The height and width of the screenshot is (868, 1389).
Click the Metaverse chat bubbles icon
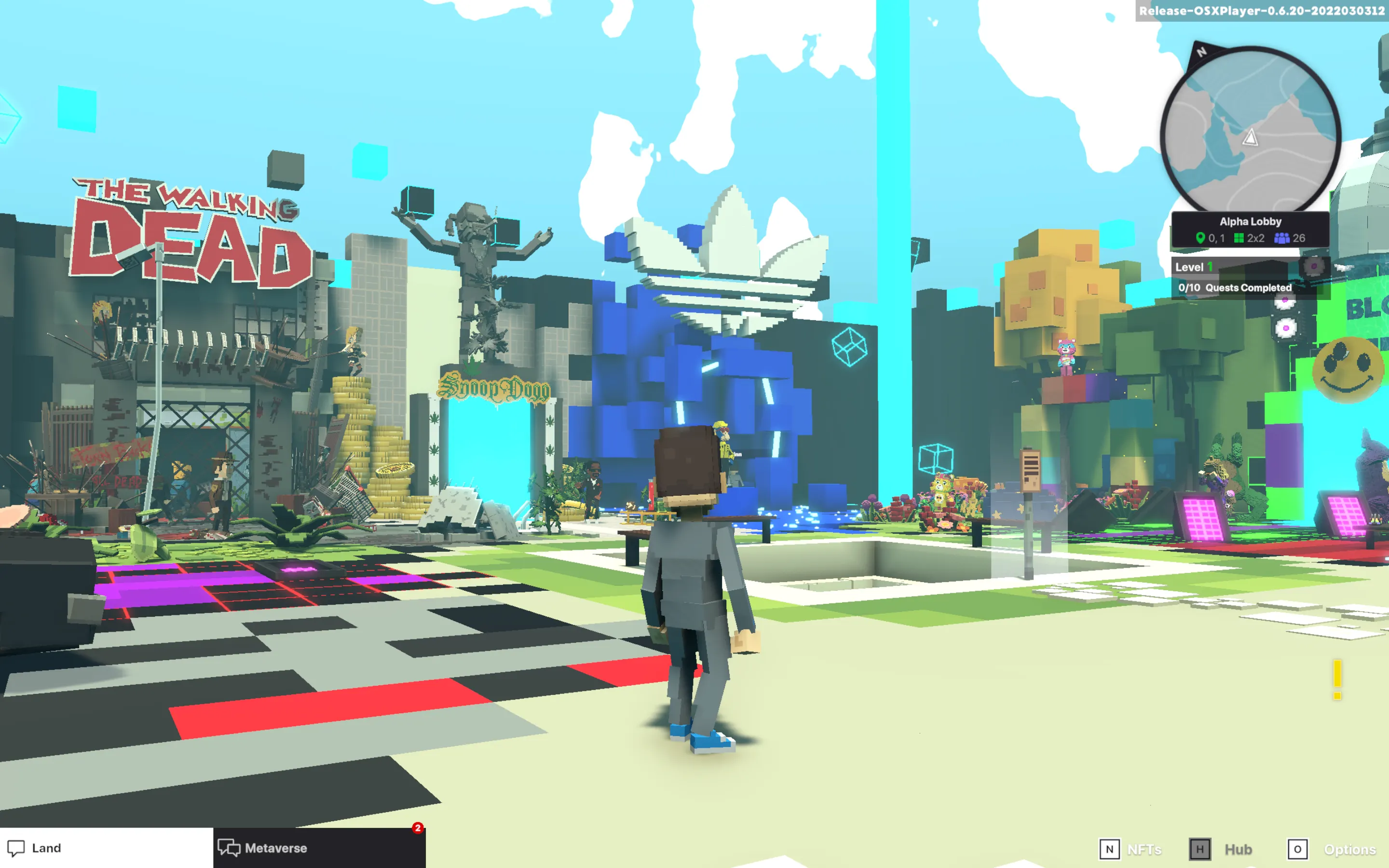coord(229,848)
